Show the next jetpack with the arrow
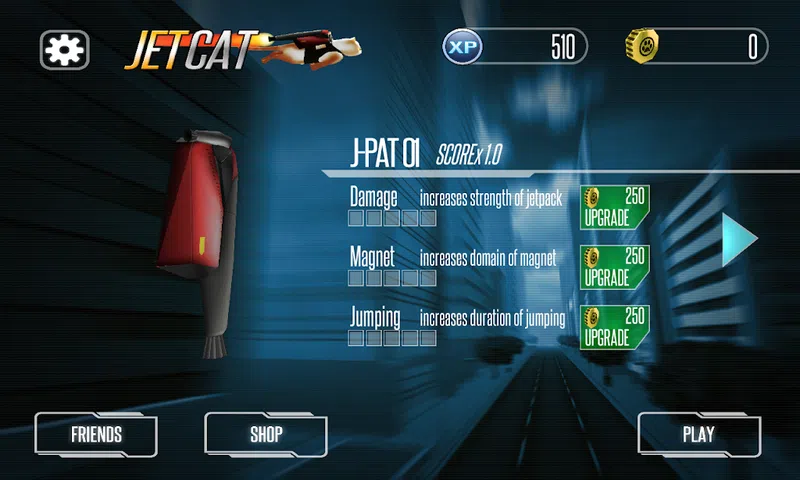800x480 pixels. (x=739, y=238)
